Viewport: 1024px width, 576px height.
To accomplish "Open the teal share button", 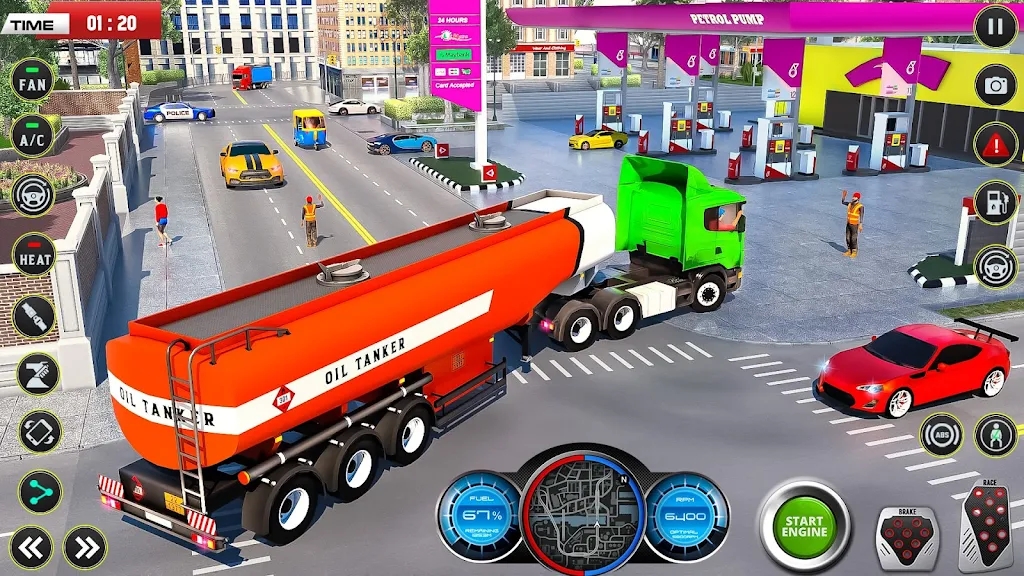I will 40,492.
